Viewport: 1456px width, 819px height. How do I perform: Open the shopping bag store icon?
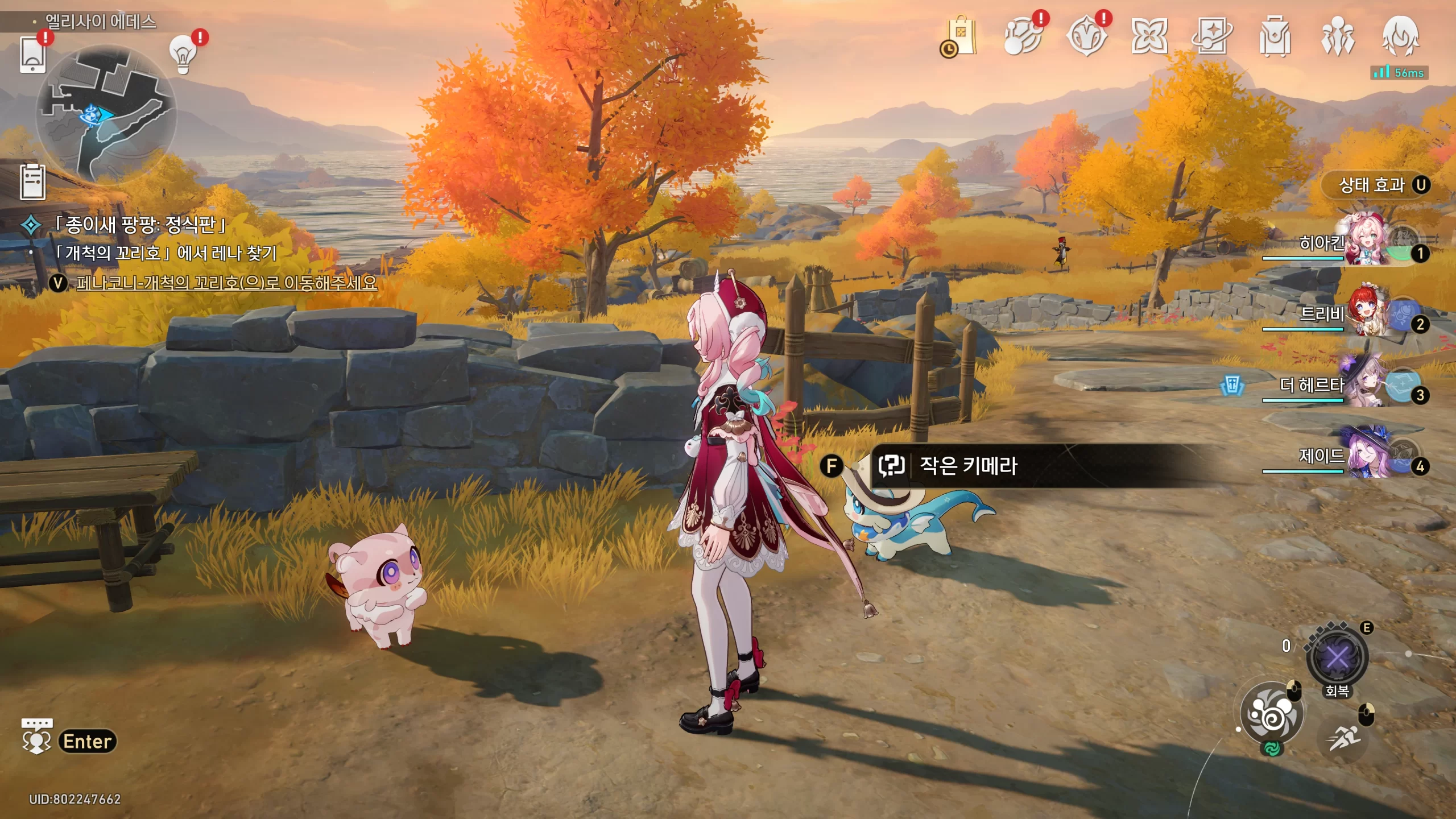[x=961, y=36]
